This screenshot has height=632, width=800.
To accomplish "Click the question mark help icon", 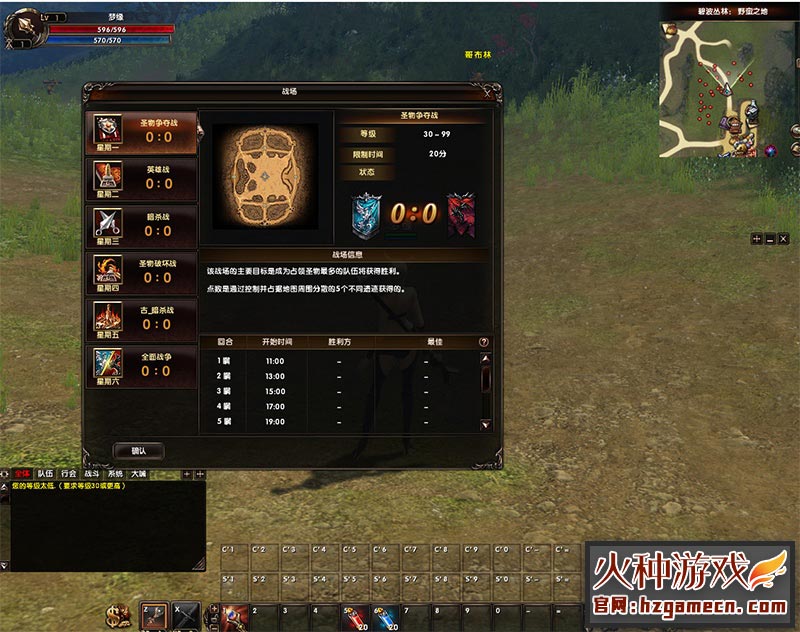I will 484,342.
